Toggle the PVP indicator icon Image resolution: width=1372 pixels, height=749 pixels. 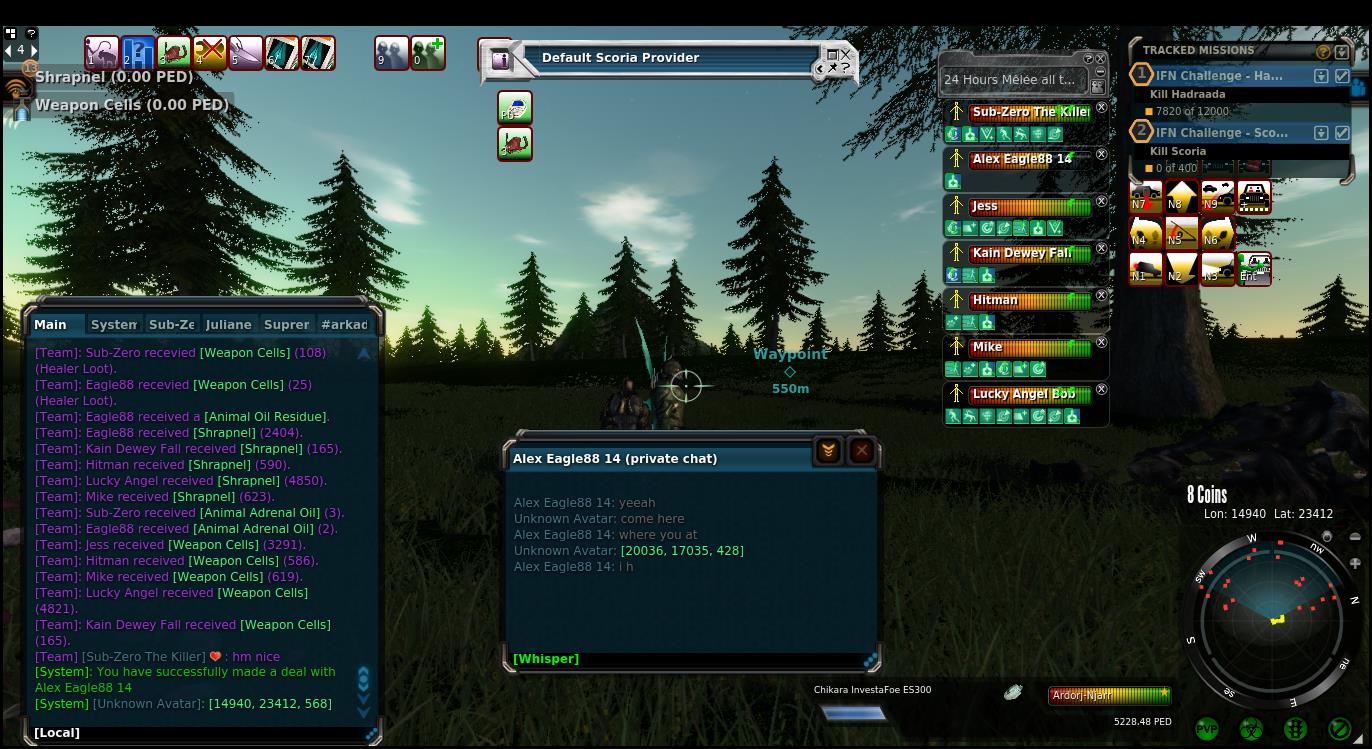point(1207,729)
